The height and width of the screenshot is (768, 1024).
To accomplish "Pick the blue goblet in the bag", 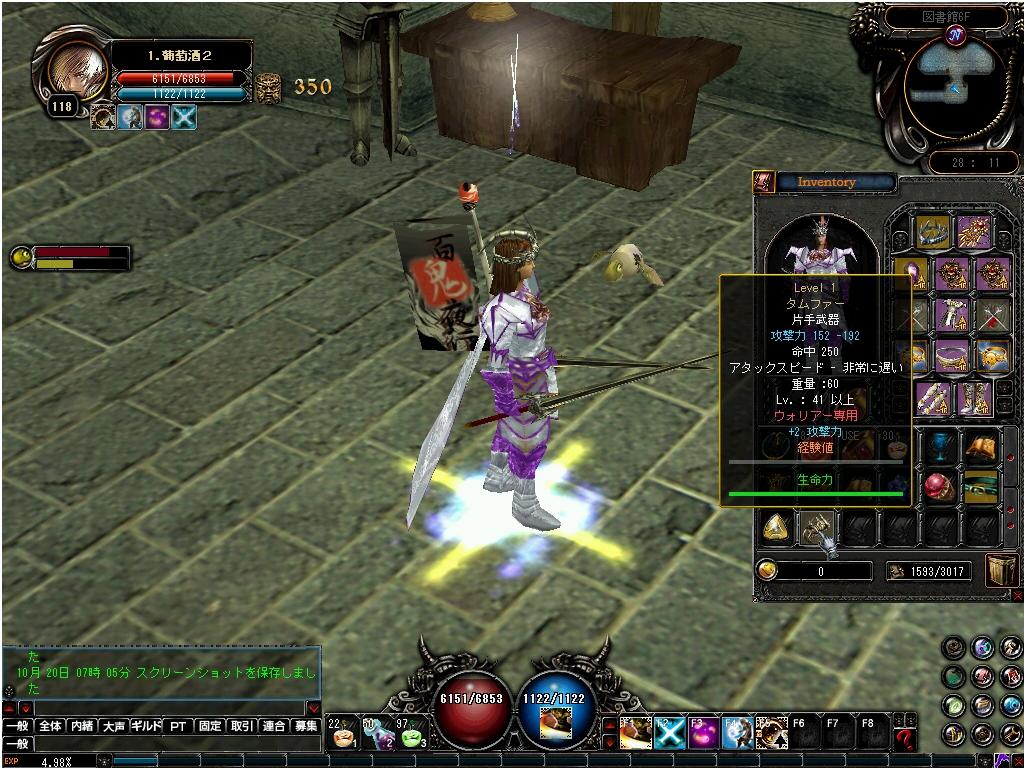I will [x=938, y=446].
